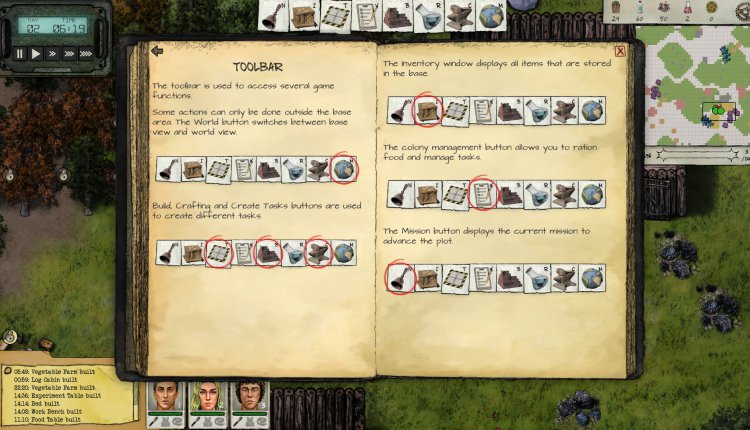Click the flask button in top toolbar
Image resolution: width=750 pixels, height=430 pixels.
[x=428, y=14]
